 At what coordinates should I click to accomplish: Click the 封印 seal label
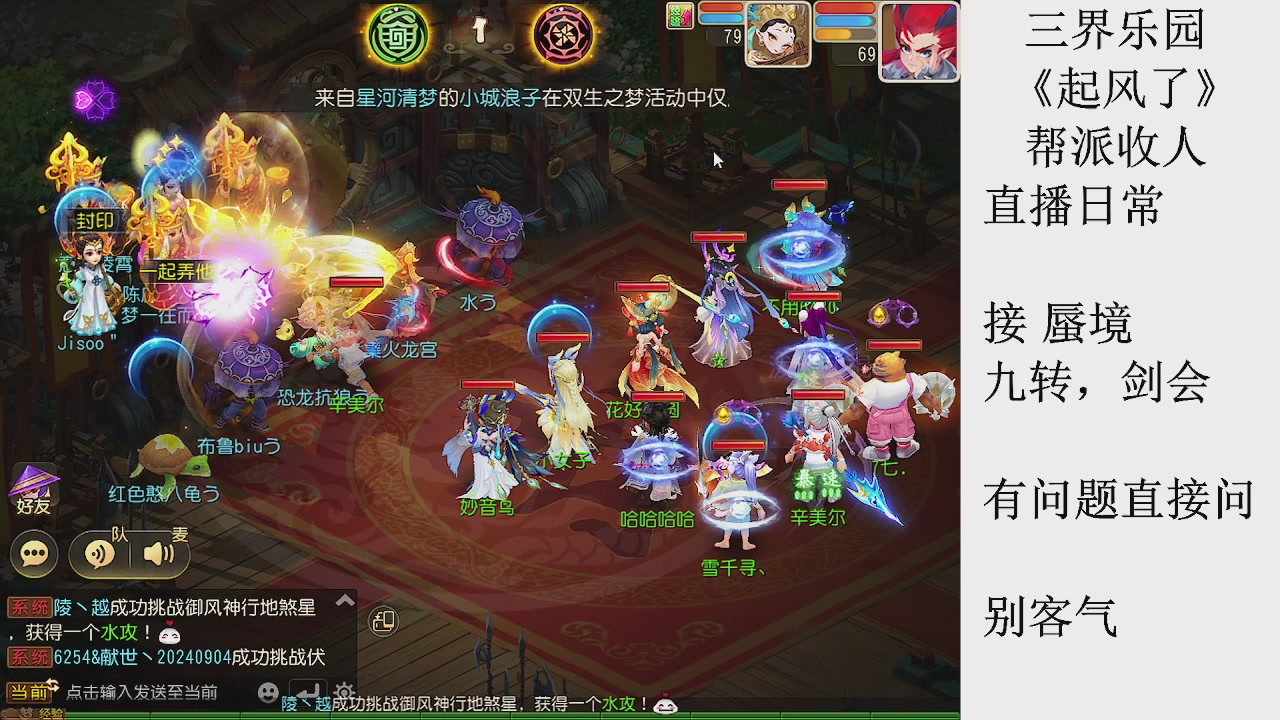(98, 222)
